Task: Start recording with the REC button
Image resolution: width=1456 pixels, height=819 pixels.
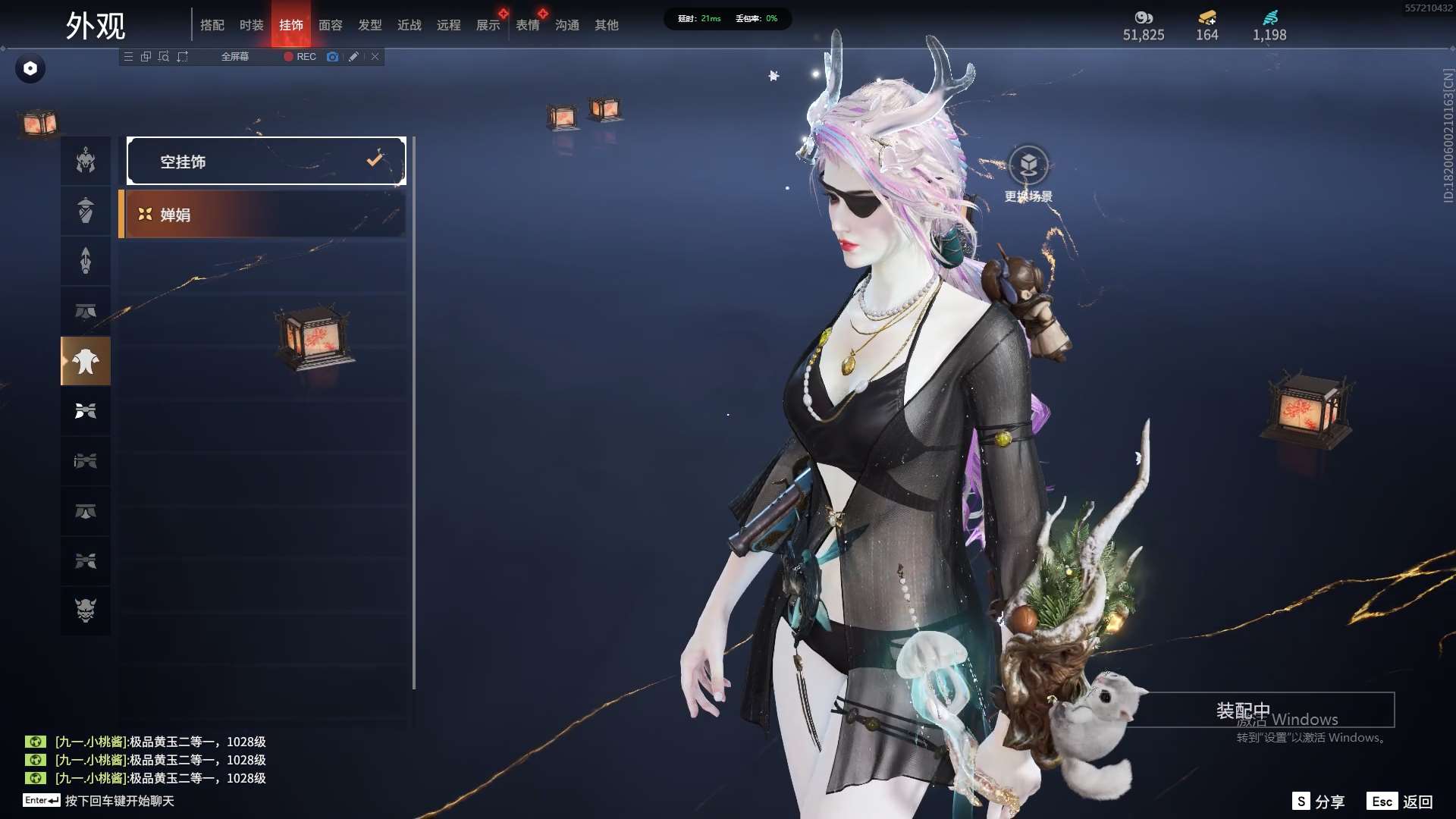Action: pos(300,57)
